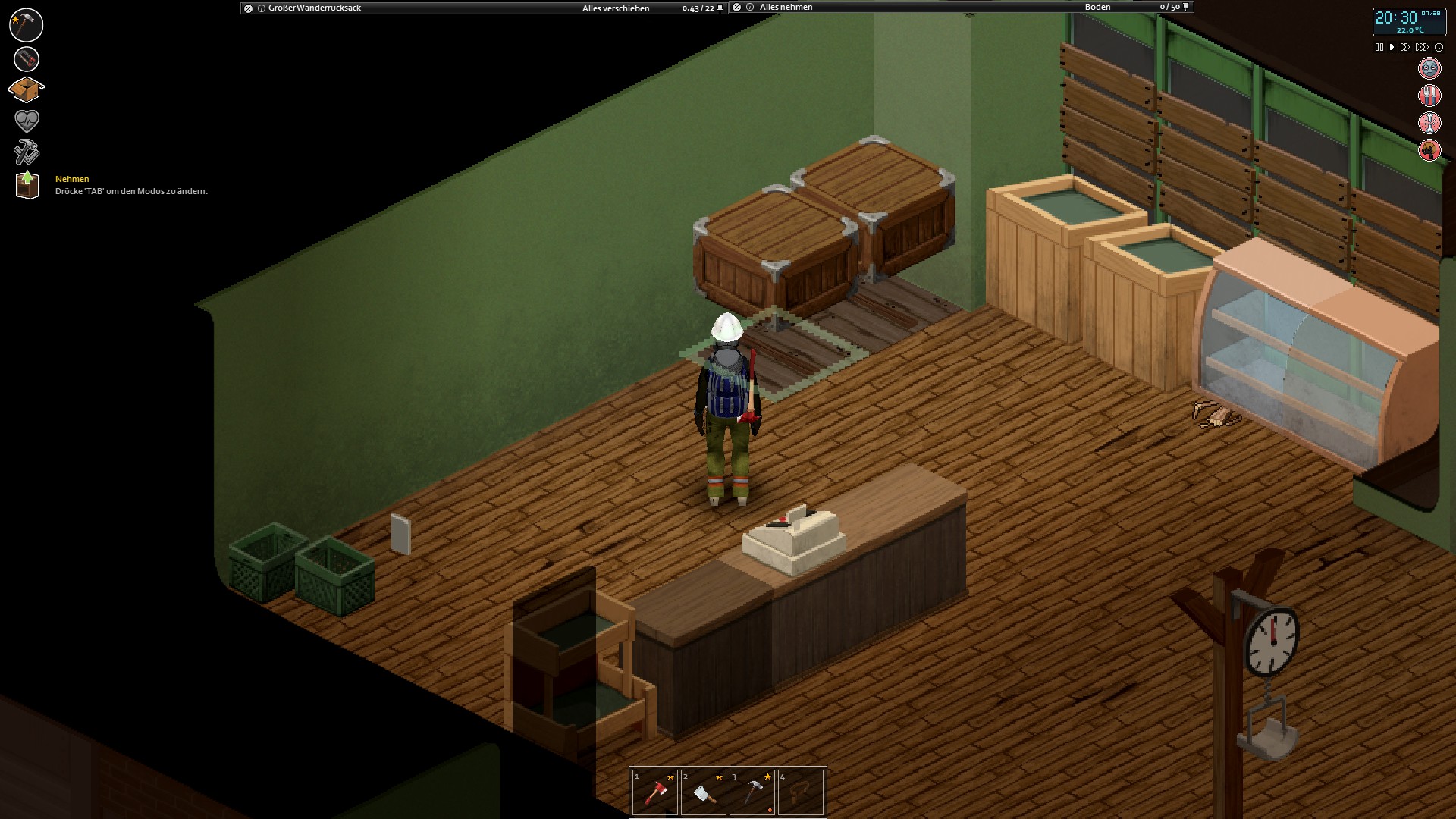Select the 'Nehmen' furniture pickup tool
Viewport: 1456px width, 819px height.
pos(27,184)
